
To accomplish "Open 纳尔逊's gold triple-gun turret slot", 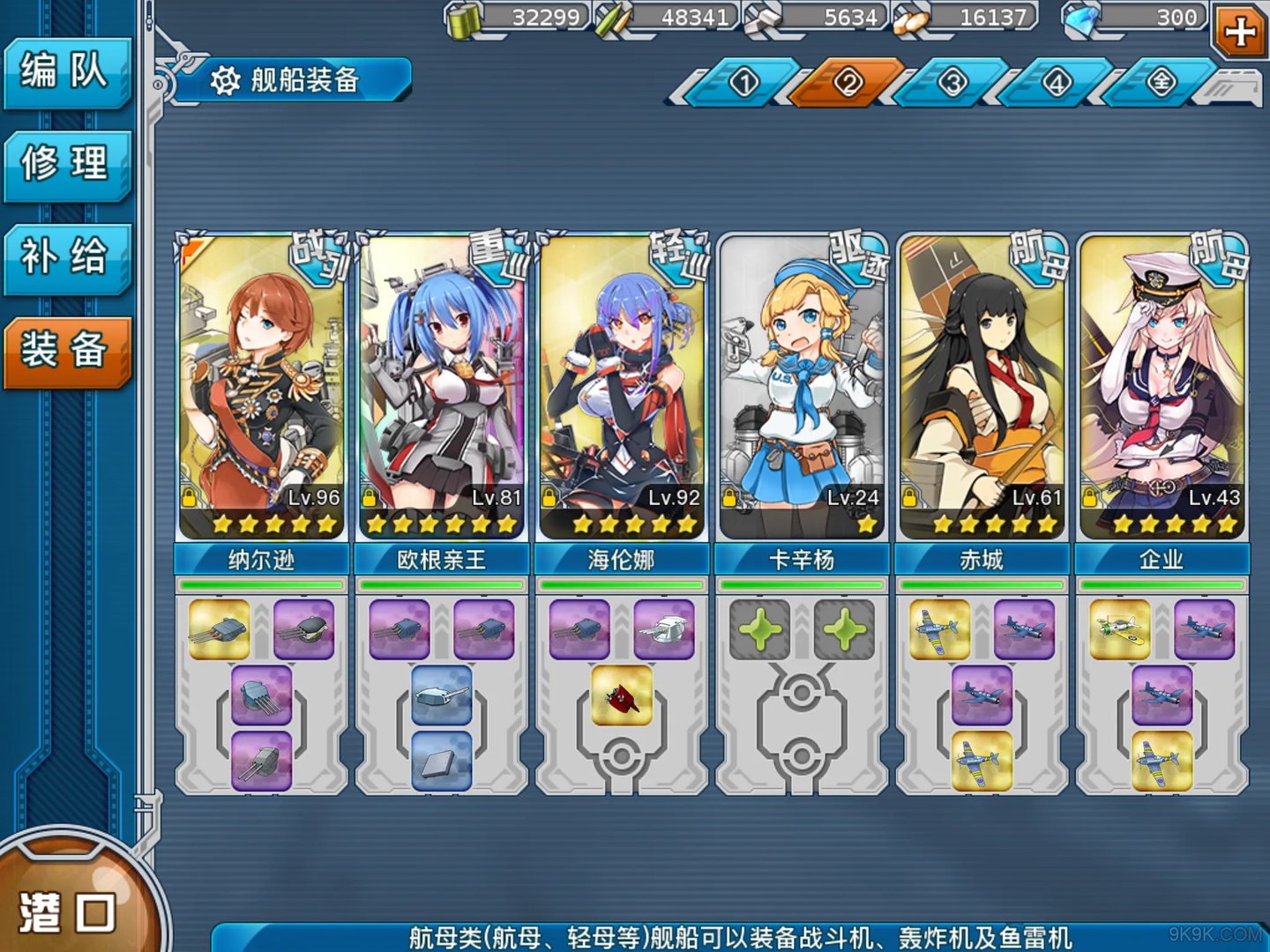I will click(220, 629).
